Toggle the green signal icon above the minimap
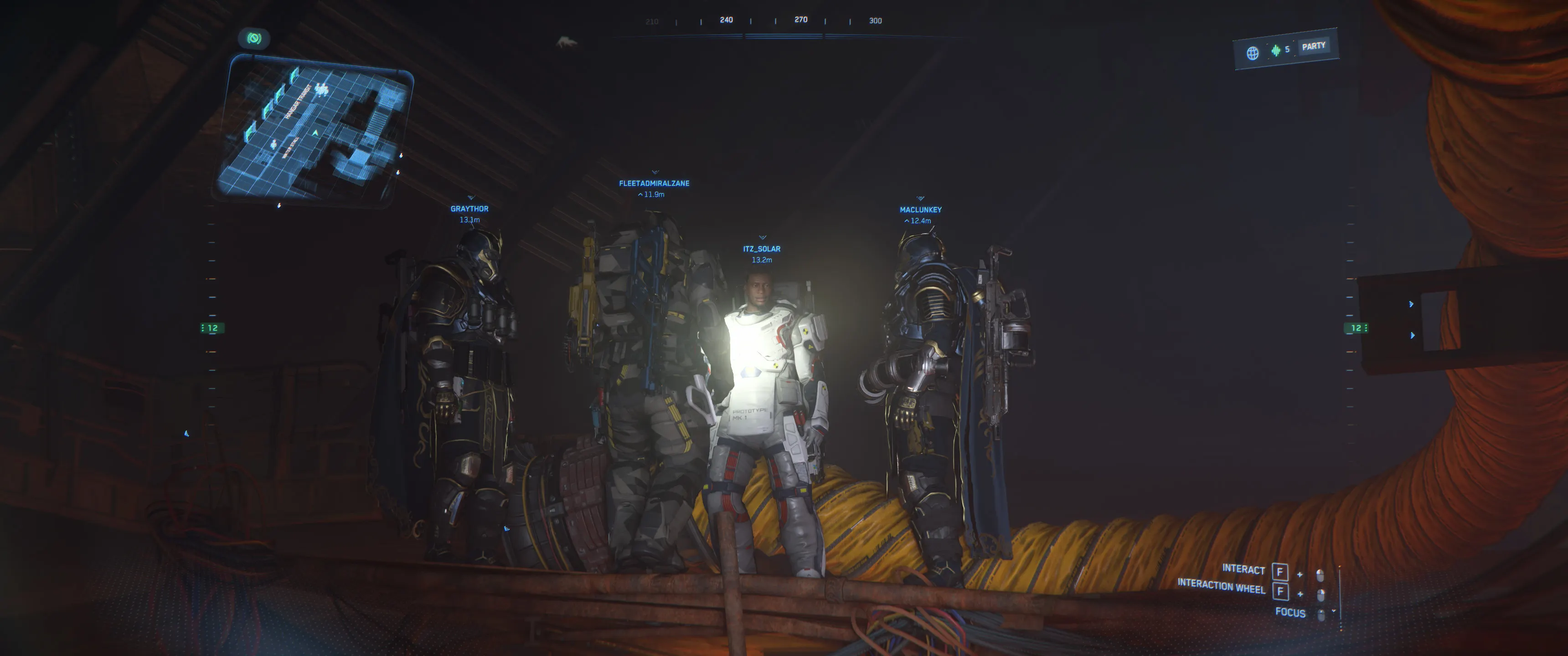The height and width of the screenshot is (656, 1568). coord(254,38)
